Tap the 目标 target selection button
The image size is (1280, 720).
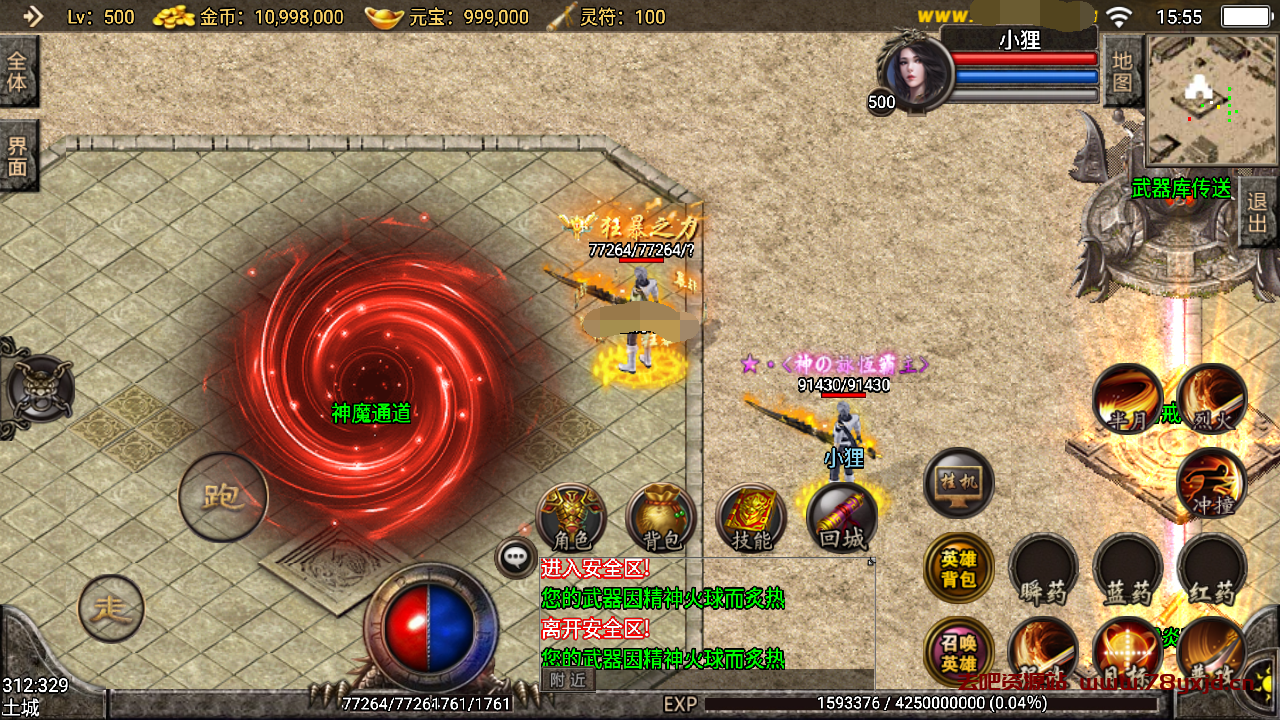coord(1127,651)
